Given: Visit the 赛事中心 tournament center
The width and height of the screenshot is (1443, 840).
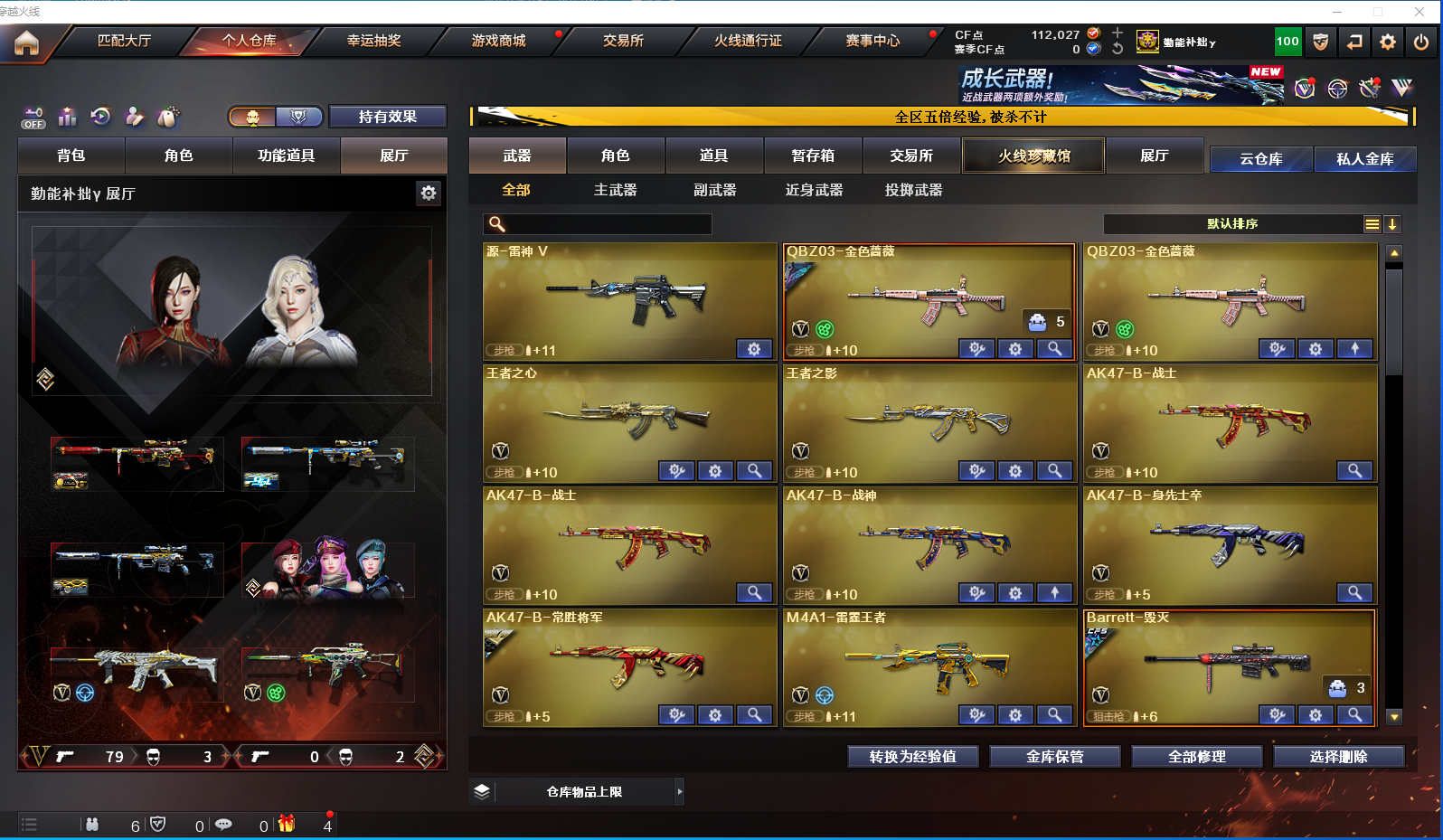Looking at the screenshot, I should coord(872,41).
